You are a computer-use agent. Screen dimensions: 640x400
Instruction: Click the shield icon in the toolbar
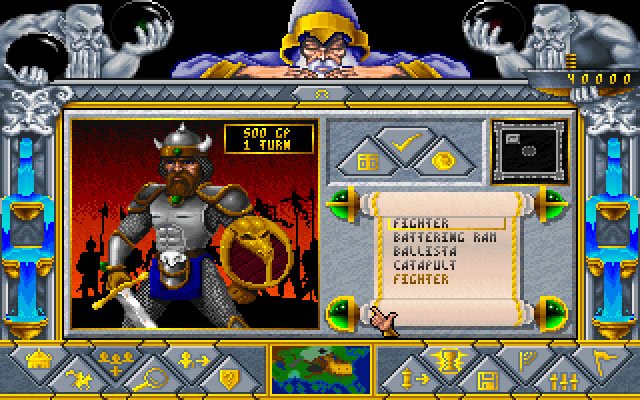click(228, 379)
